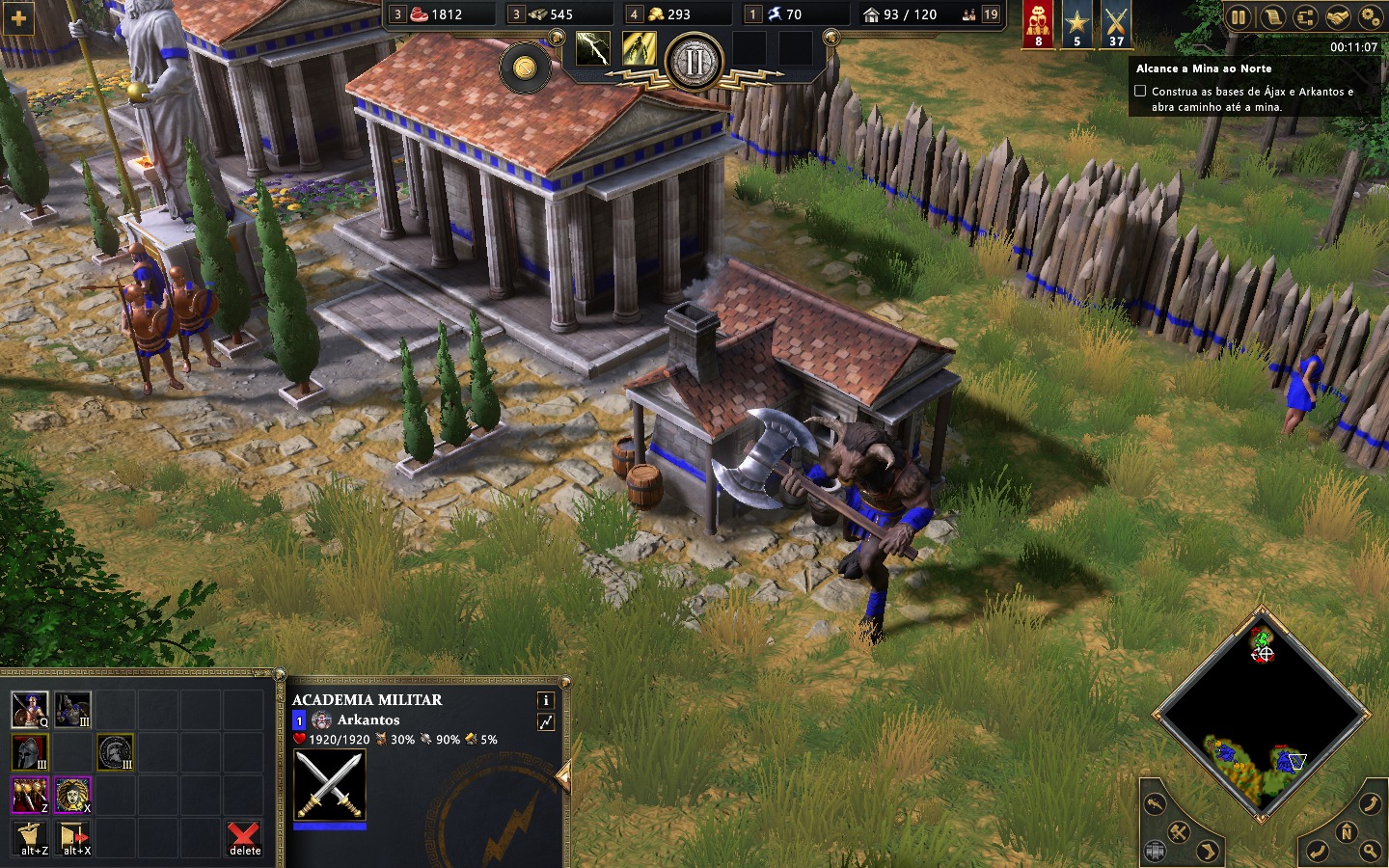Screen dimensions: 1389x868
Task: Open the objectives scroll menu
Action: [1271, 16]
